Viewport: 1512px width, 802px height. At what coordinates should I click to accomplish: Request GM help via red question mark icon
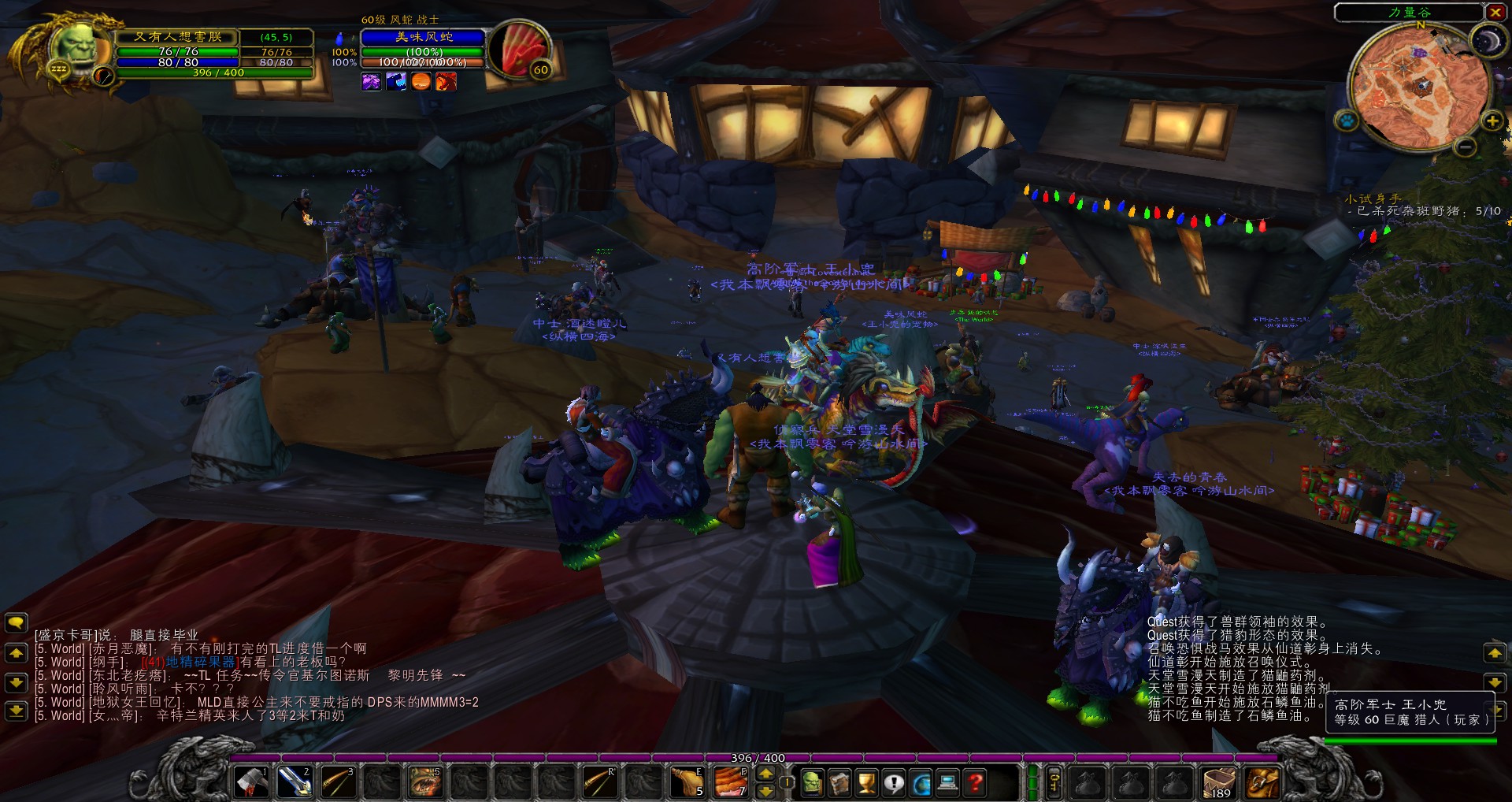(976, 783)
